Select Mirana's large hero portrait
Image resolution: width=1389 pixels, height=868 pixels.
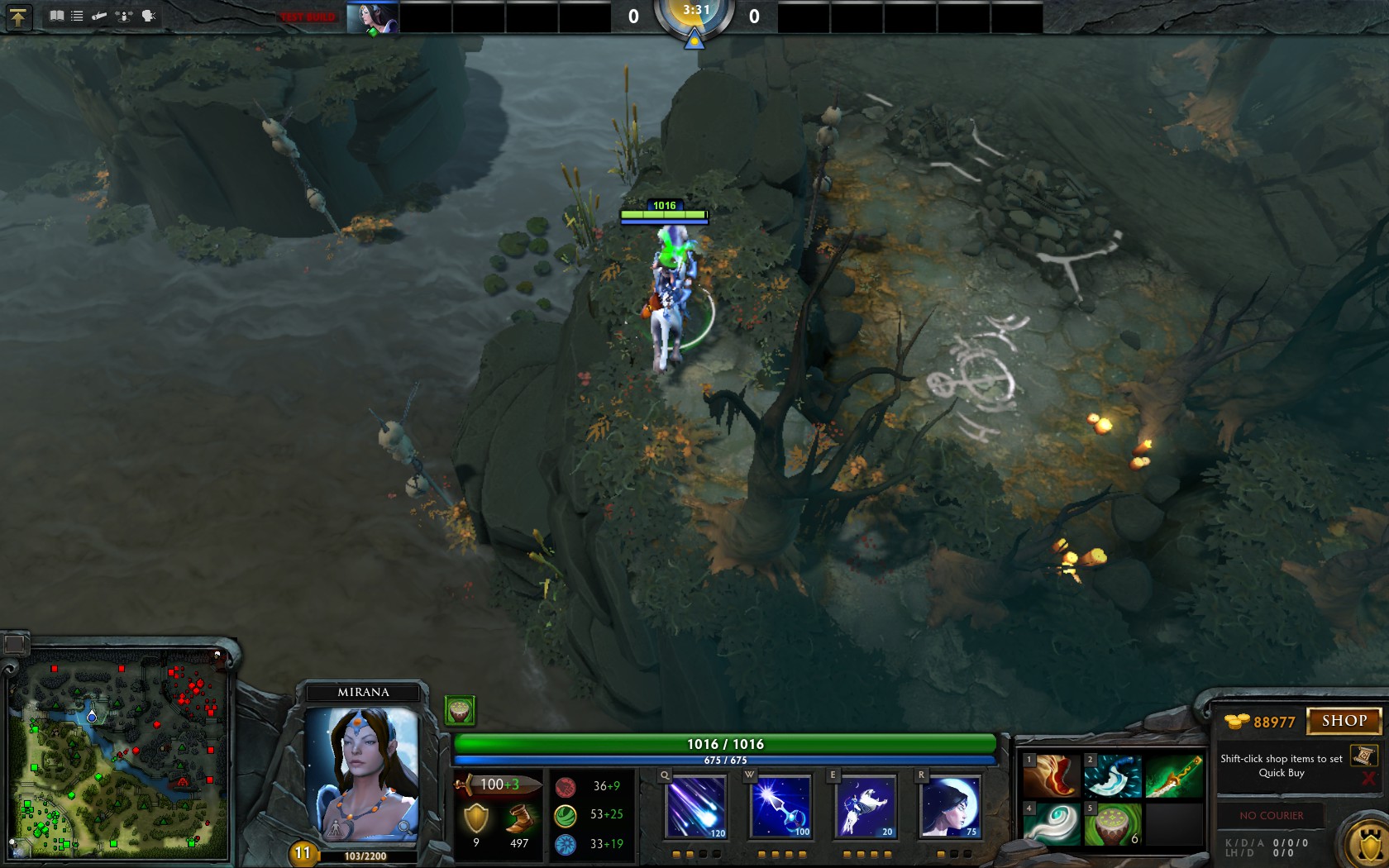[x=361, y=773]
